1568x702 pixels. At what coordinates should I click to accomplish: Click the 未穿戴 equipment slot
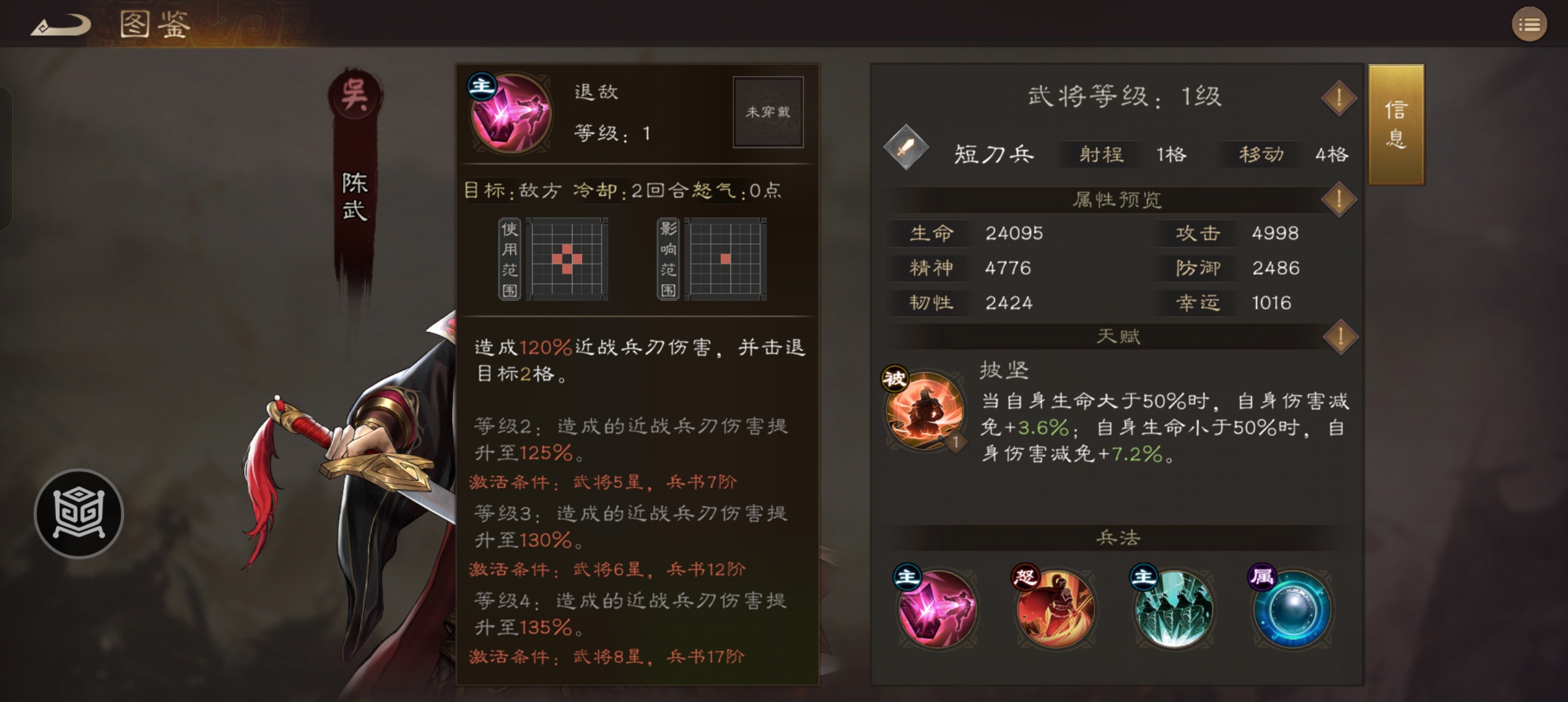pos(768,112)
